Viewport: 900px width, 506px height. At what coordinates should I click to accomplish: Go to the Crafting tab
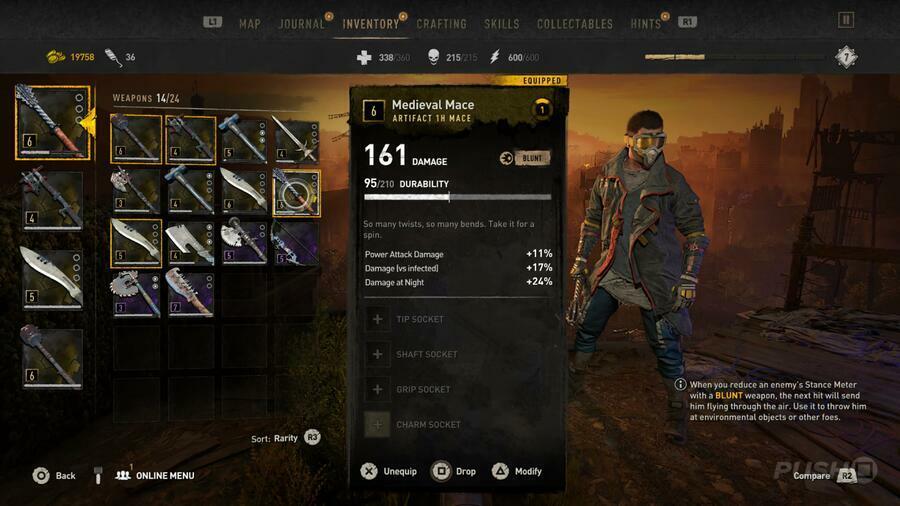point(441,24)
